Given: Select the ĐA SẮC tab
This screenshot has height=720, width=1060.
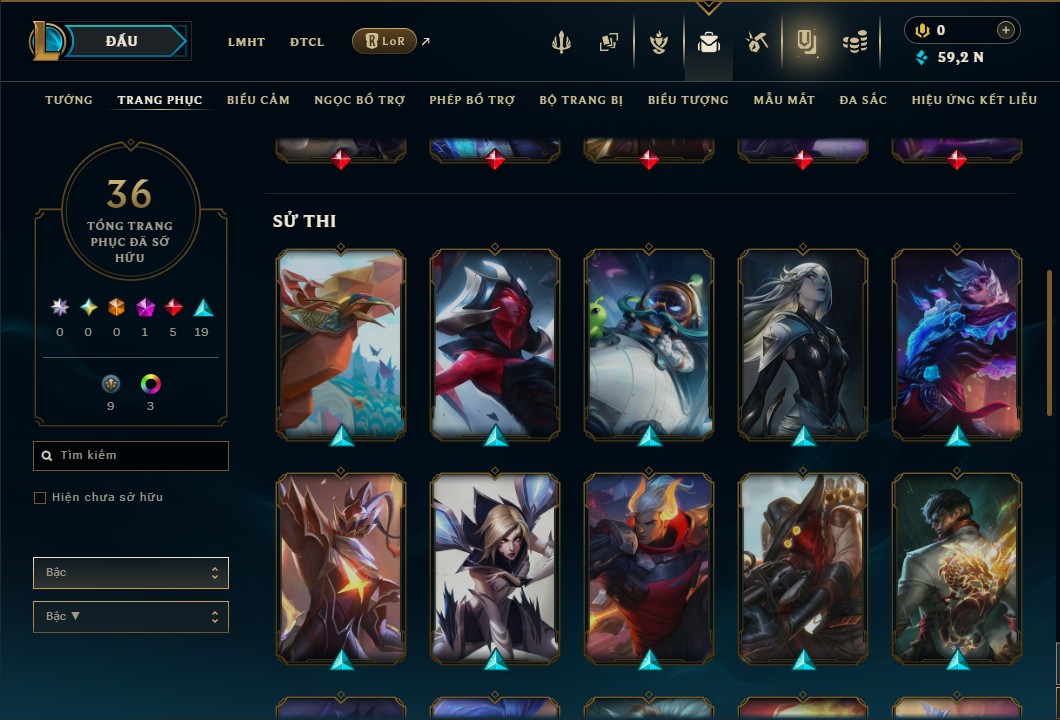Looking at the screenshot, I should [863, 100].
